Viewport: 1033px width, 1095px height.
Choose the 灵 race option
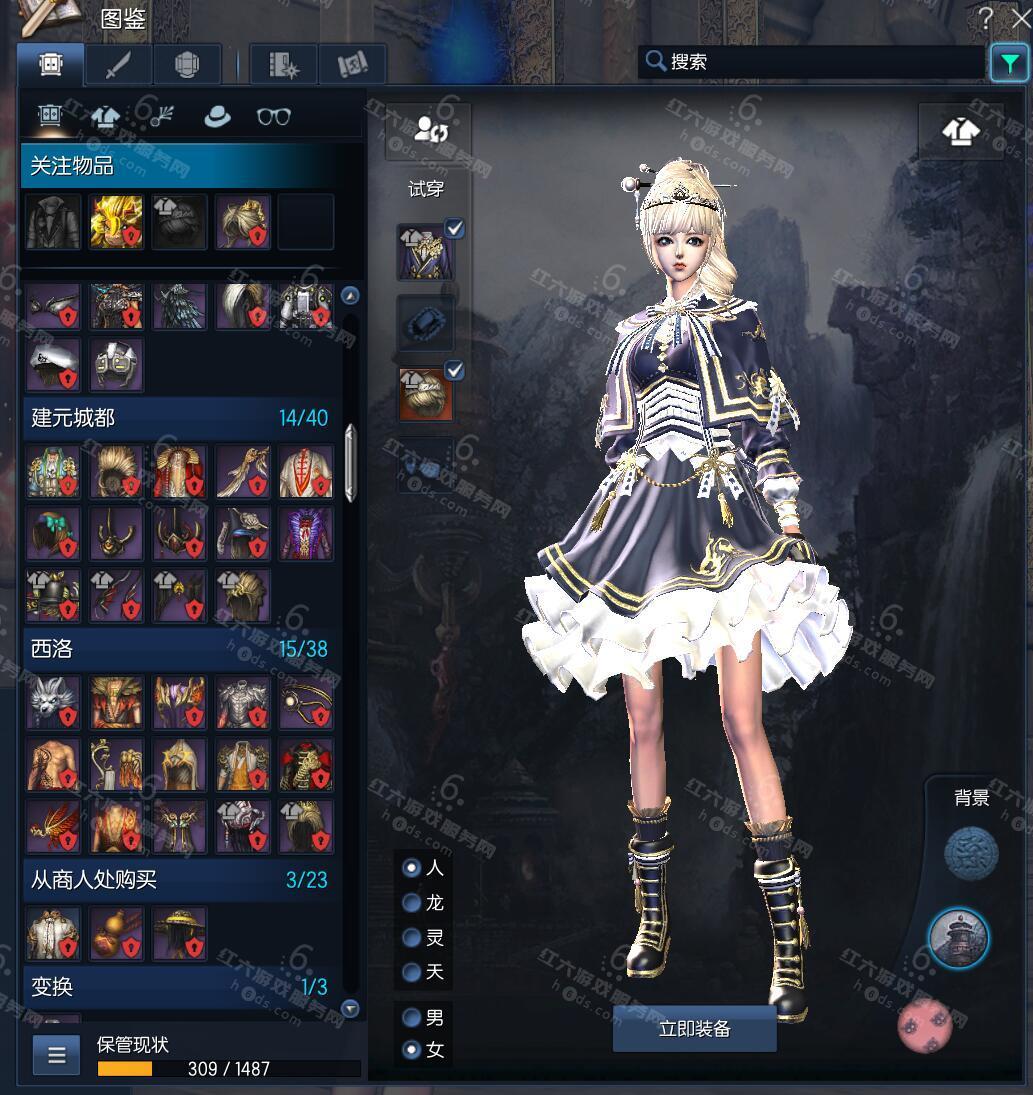click(x=411, y=938)
